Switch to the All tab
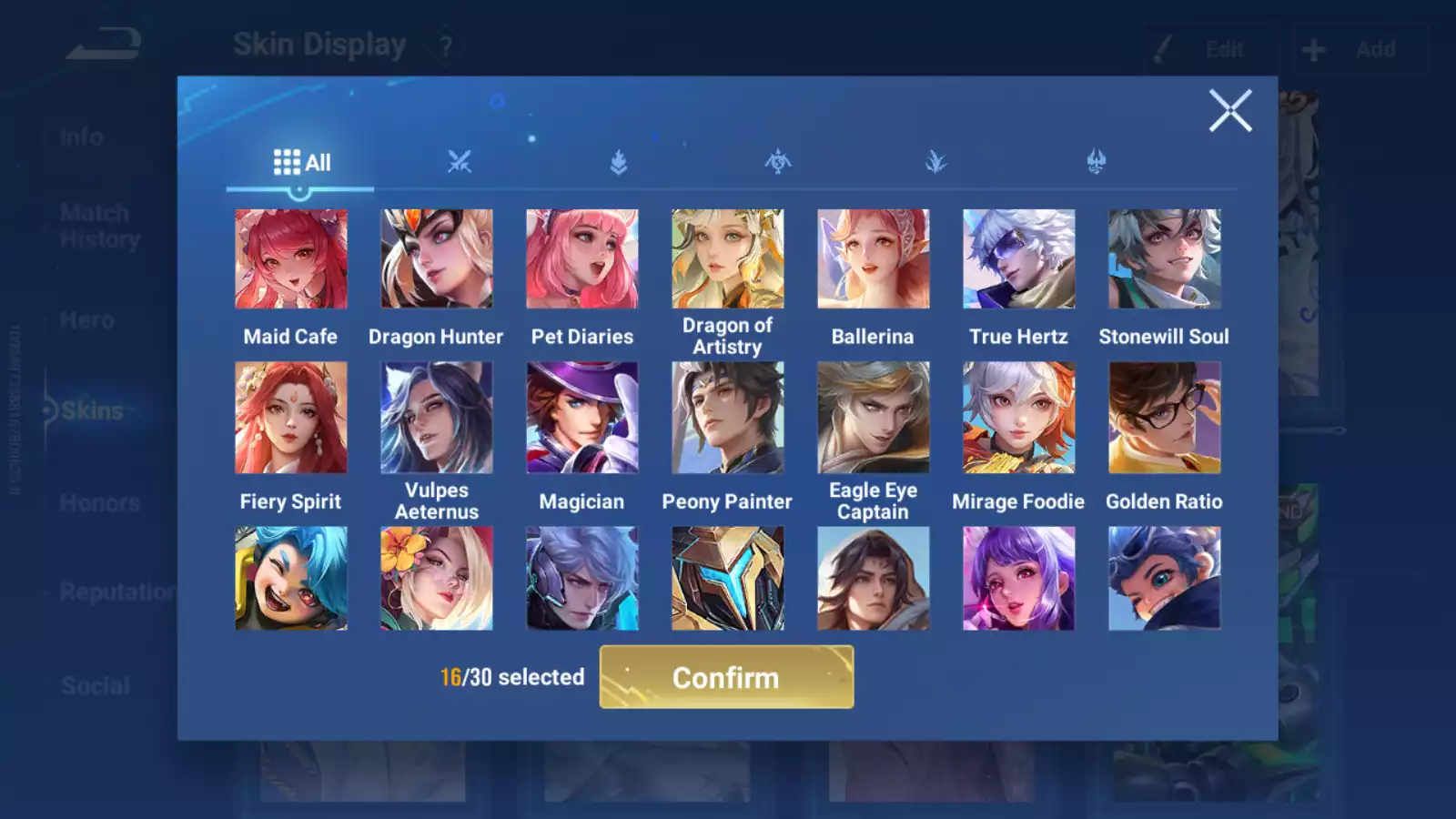 coord(301,161)
